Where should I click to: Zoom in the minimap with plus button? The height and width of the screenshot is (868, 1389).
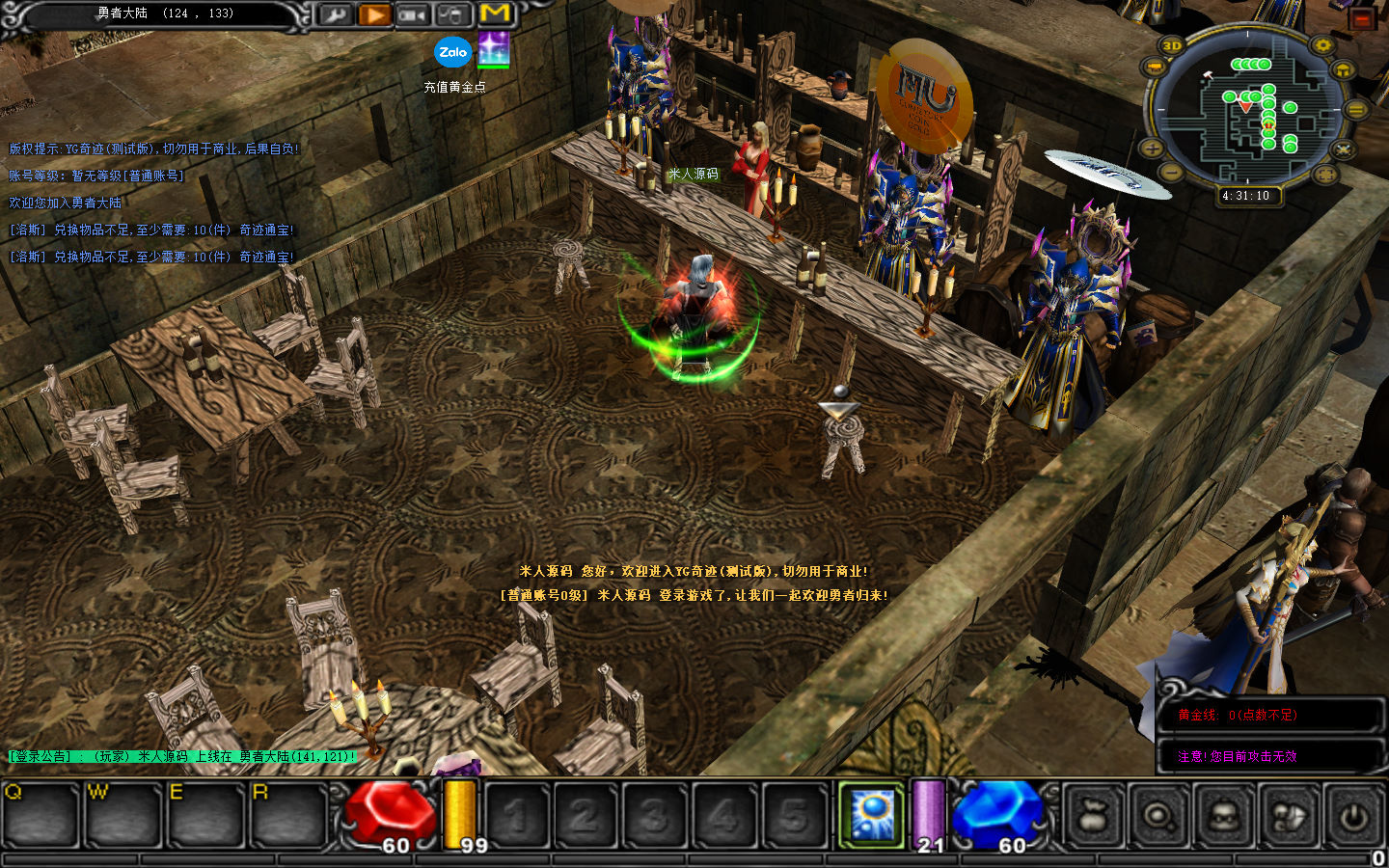click(x=1152, y=149)
